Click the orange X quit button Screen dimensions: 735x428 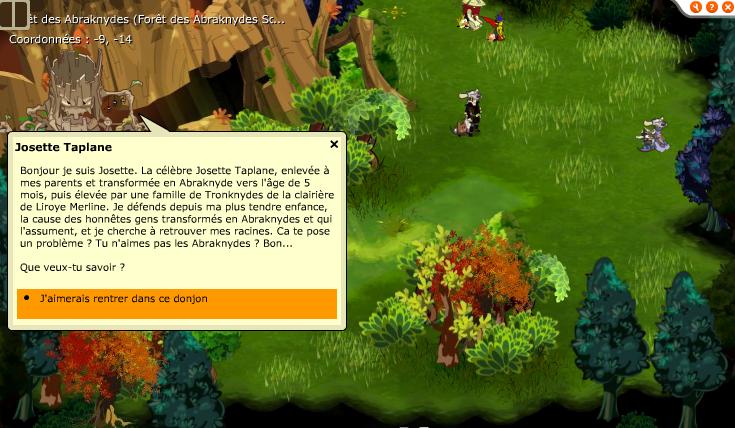coord(727,7)
